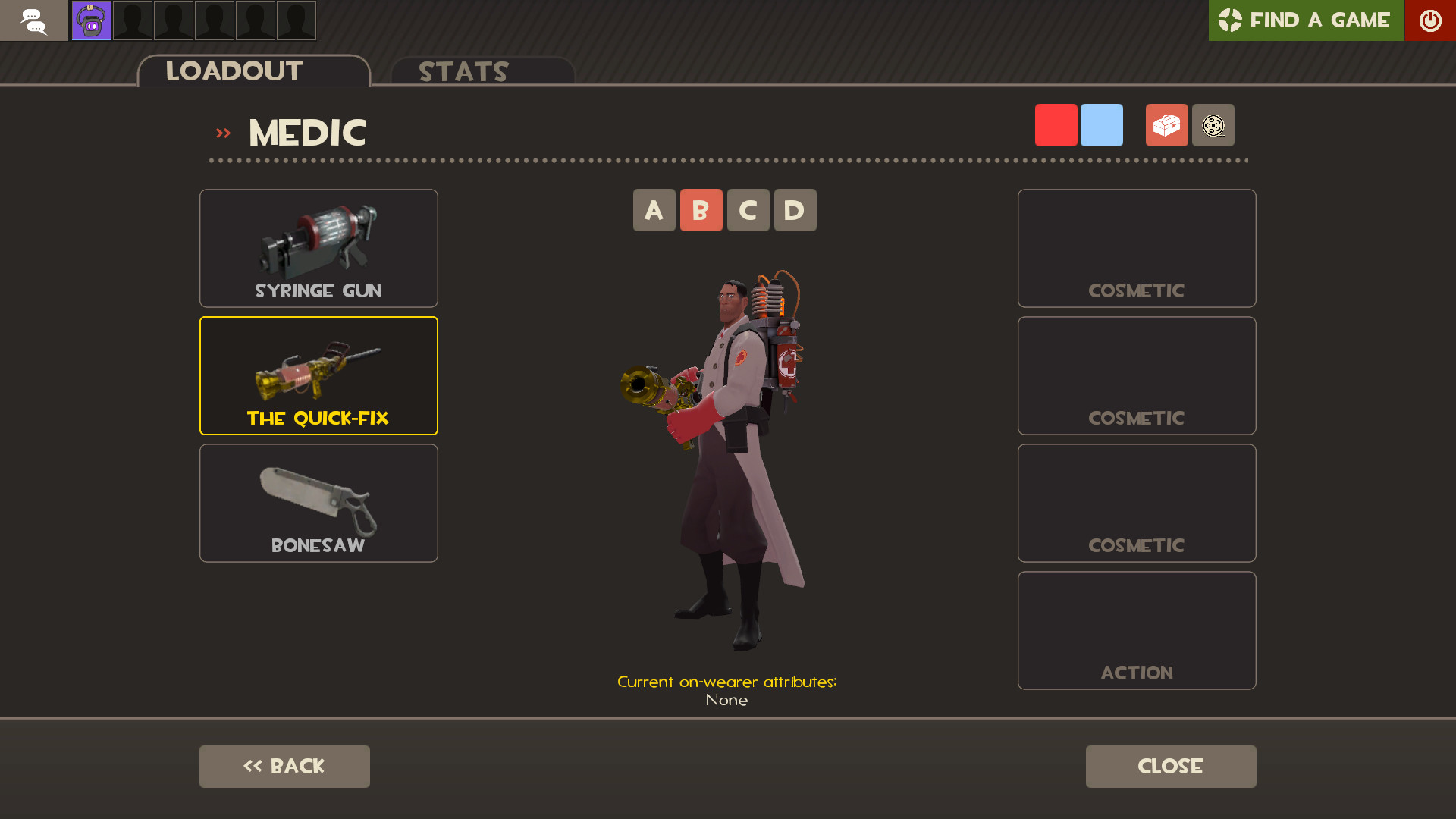This screenshot has width=1456, height=819.
Task: Click the empty ACTION slot
Action: 1136,630
